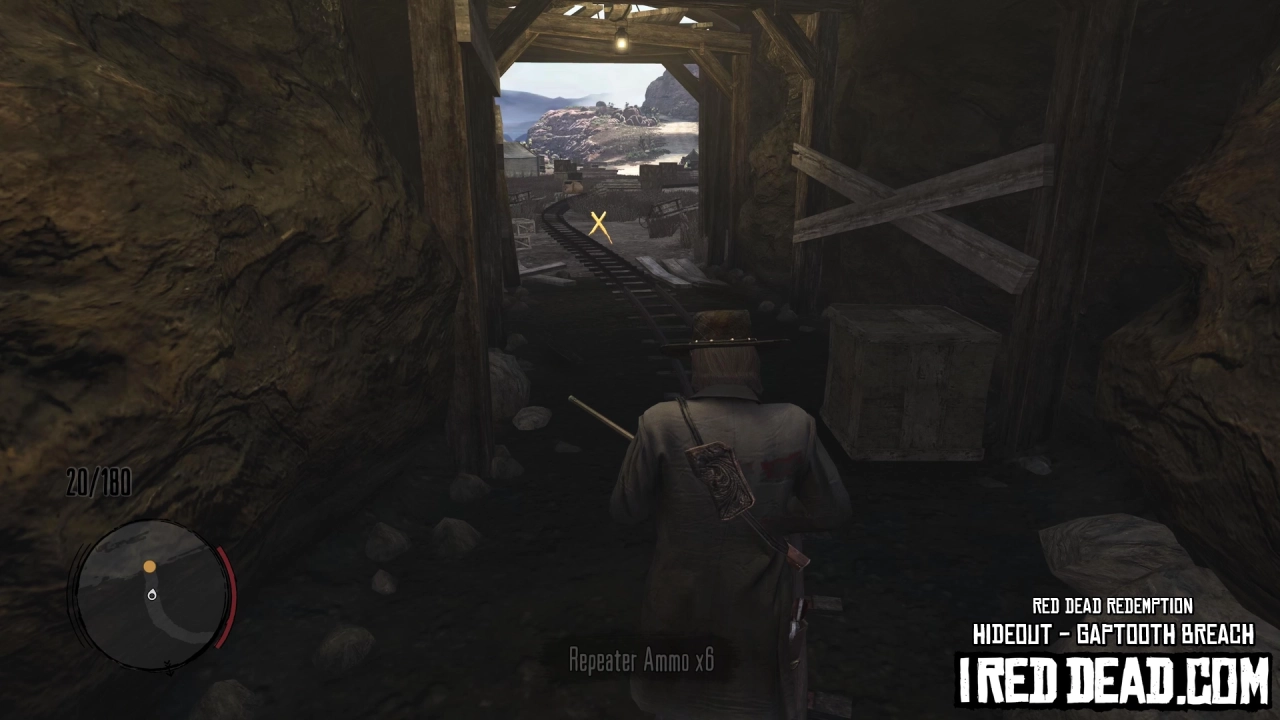1280x720 pixels.
Task: Select the Hideout - Gaptooth Breach label
Action: point(1113,632)
